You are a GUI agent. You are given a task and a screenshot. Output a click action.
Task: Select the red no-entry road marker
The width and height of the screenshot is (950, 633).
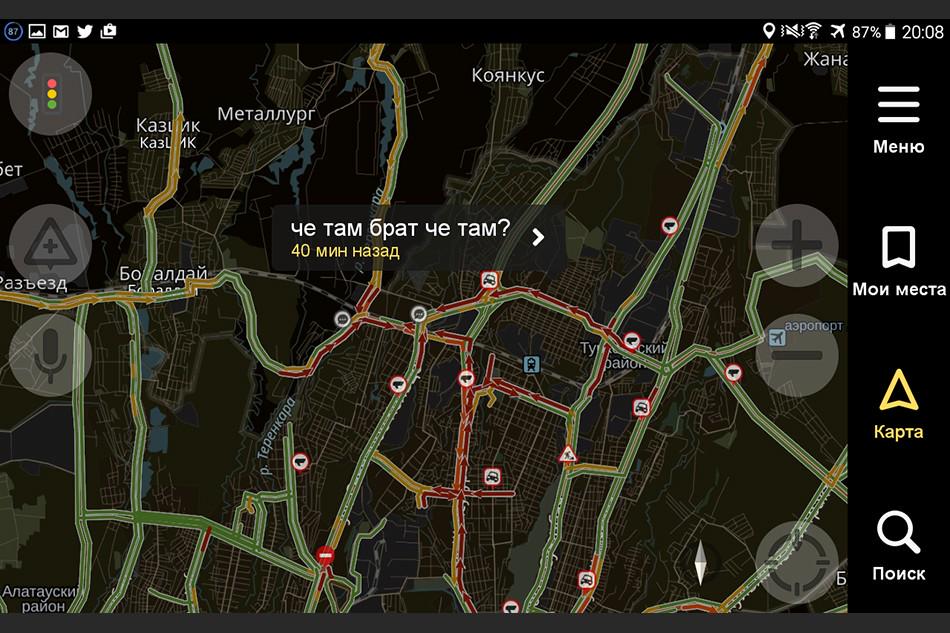pos(325,555)
